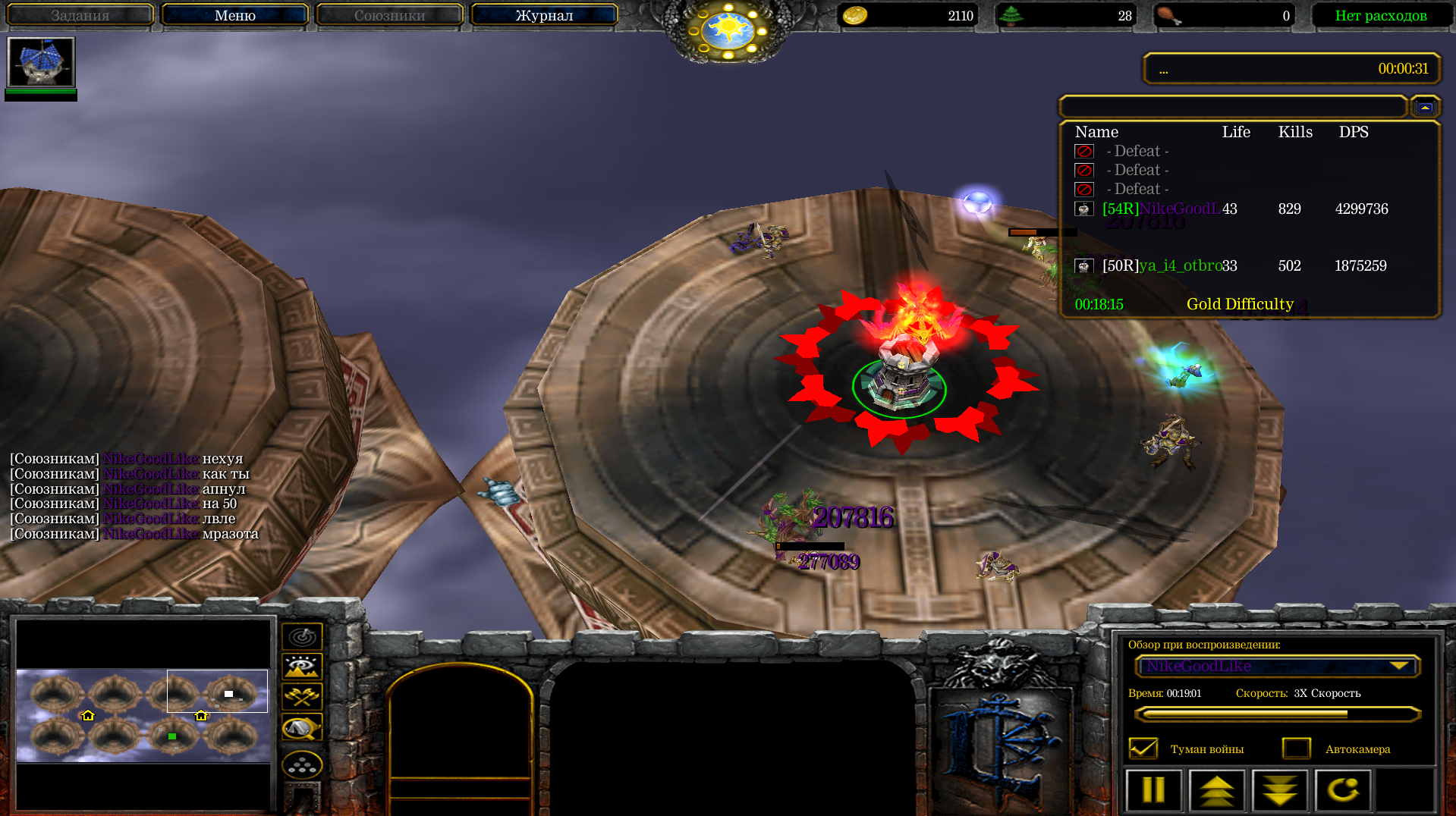This screenshot has width=1456, height=816.
Task: Open the NikeGoodLike observer dropdown
Action: 1277,666
